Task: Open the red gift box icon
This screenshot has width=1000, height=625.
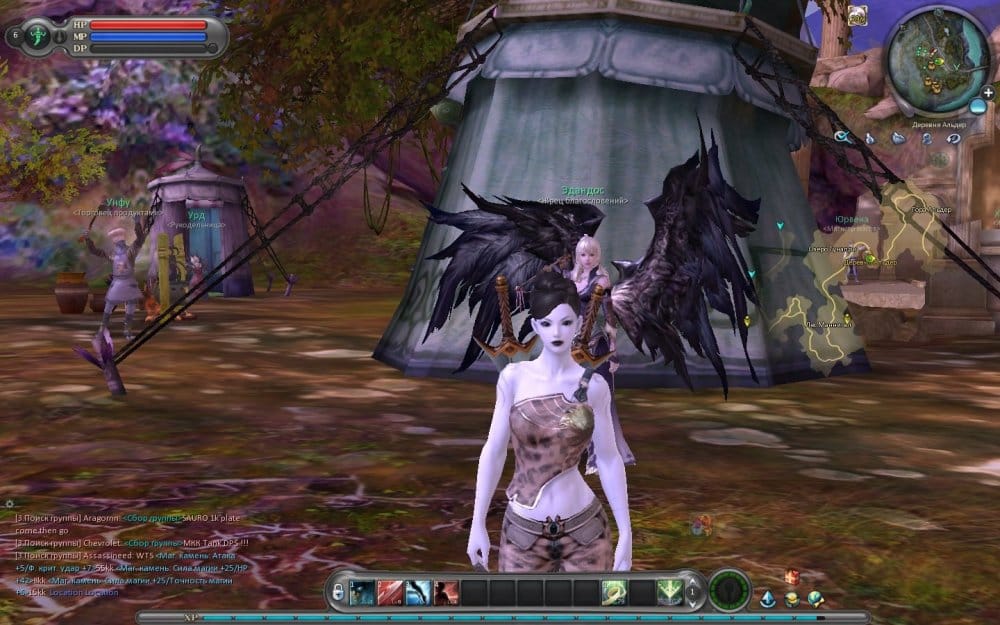Action: [793, 577]
